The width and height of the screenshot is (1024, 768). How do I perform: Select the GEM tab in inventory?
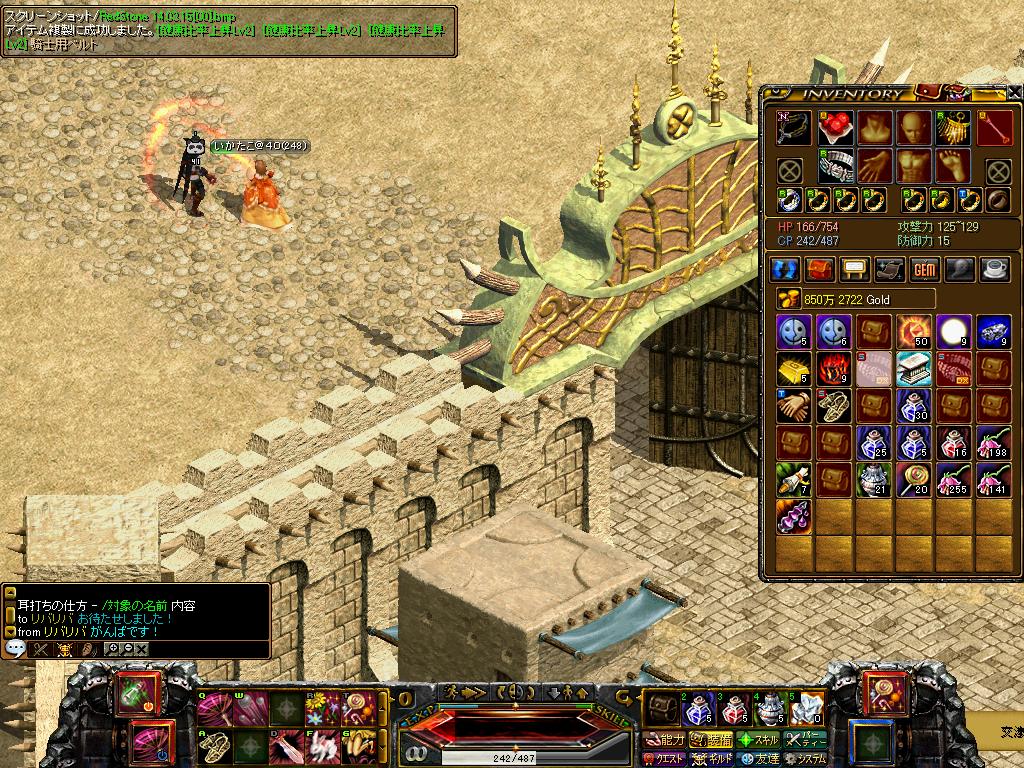click(x=924, y=268)
